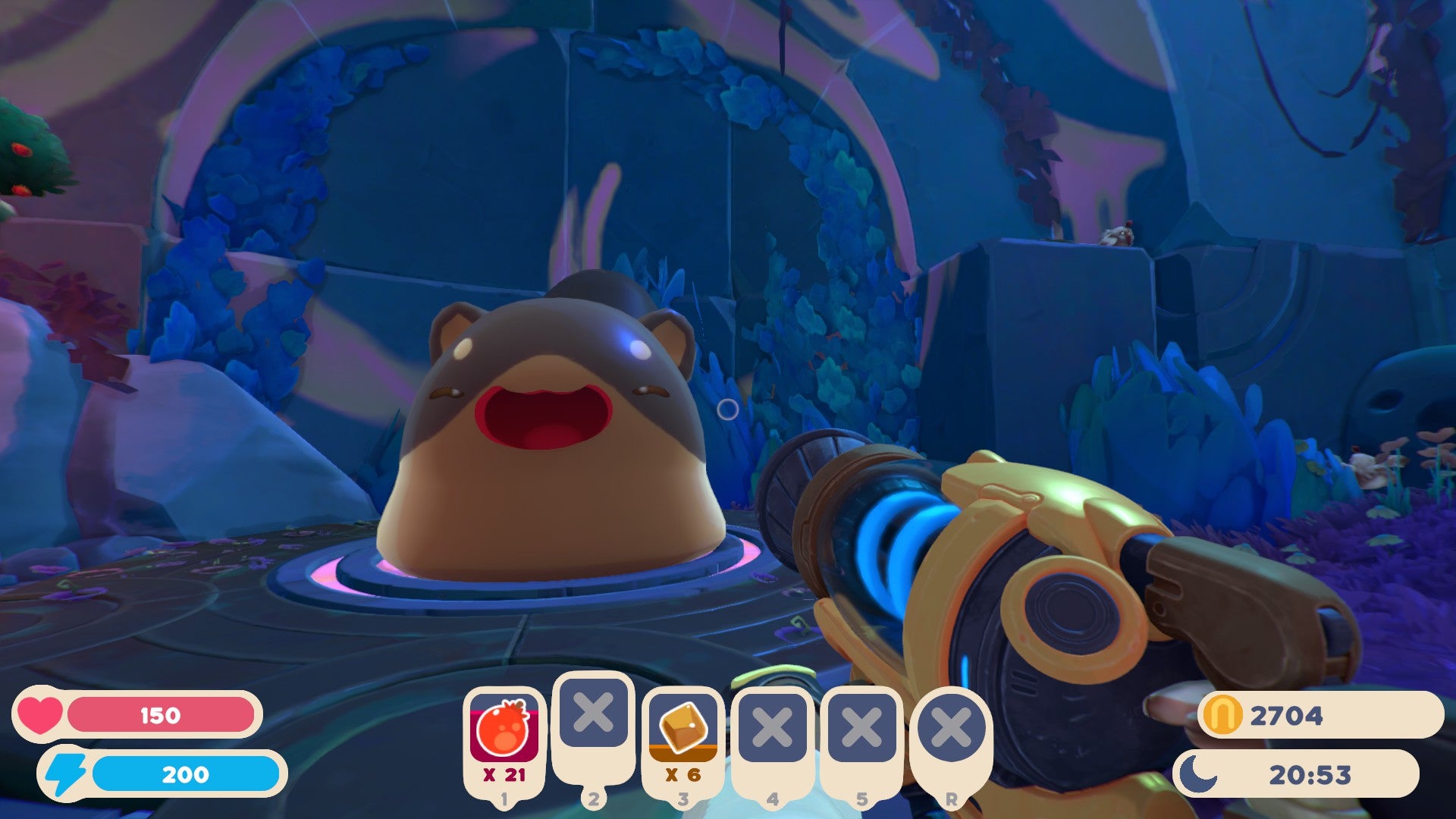Click the lightning bolt icon on the energy bar
Image resolution: width=1456 pixels, height=819 pixels.
64,775
